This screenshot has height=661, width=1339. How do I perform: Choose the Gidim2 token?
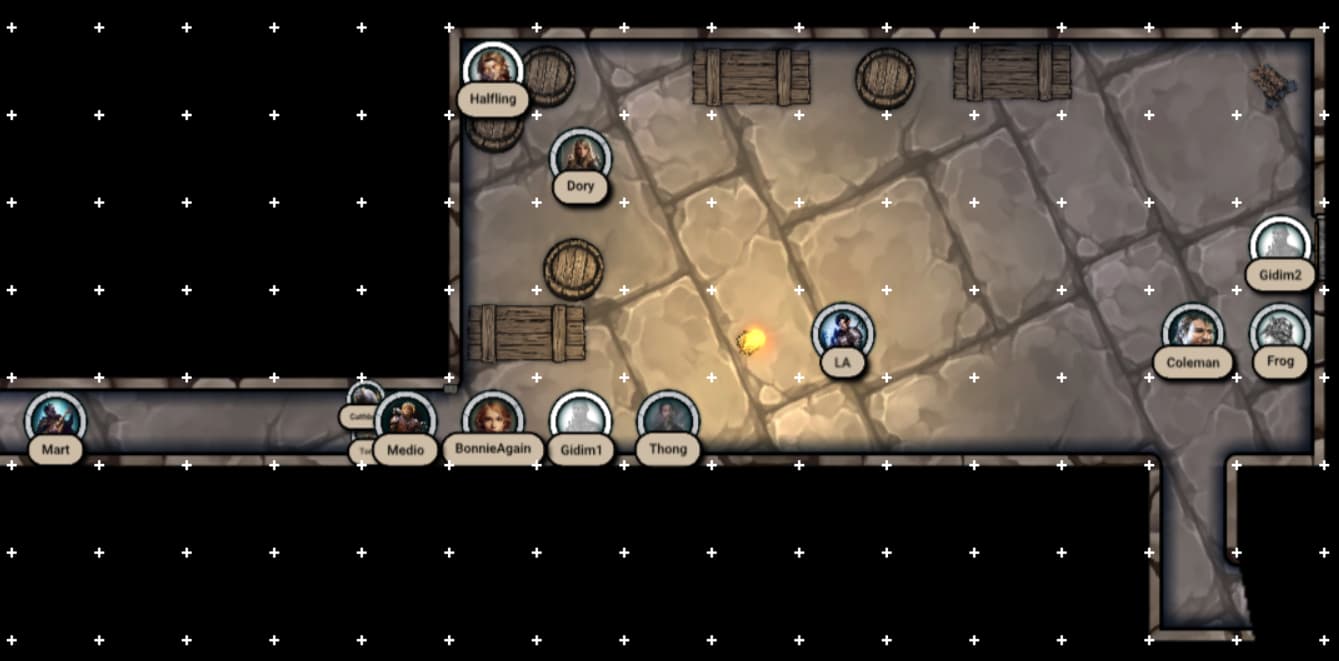click(1280, 244)
